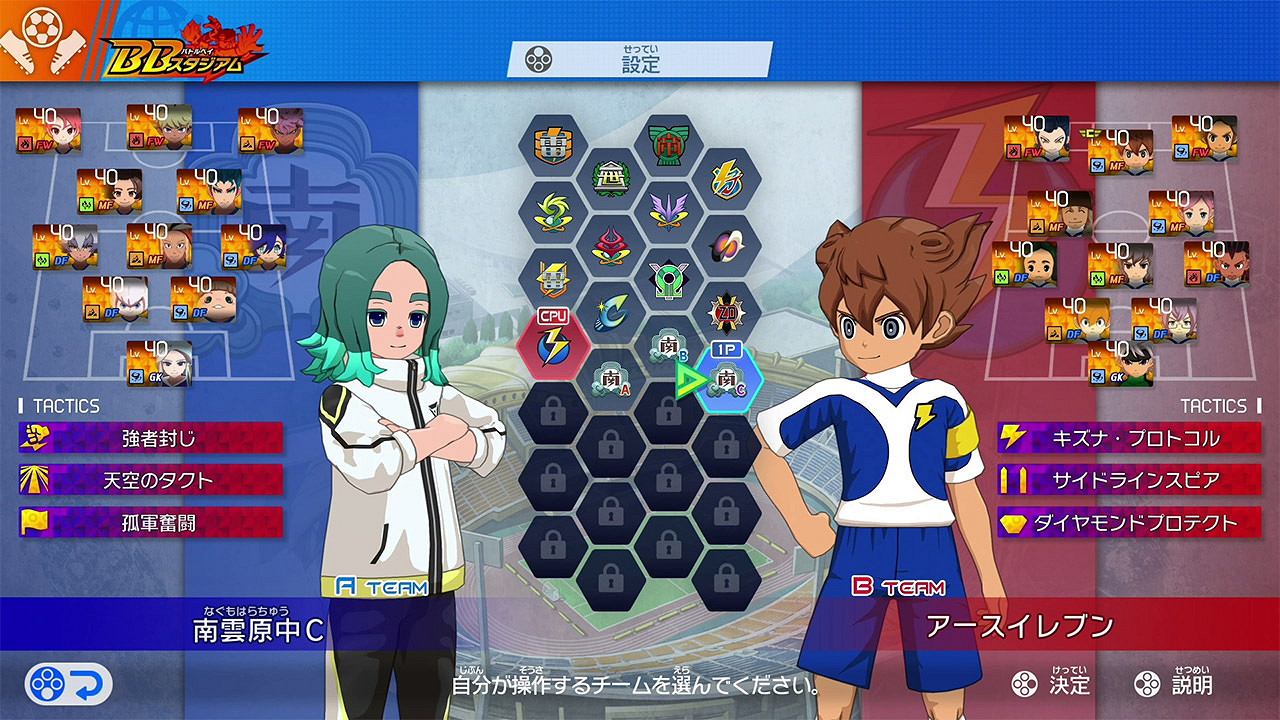Select the red mask emblem

click(609, 244)
